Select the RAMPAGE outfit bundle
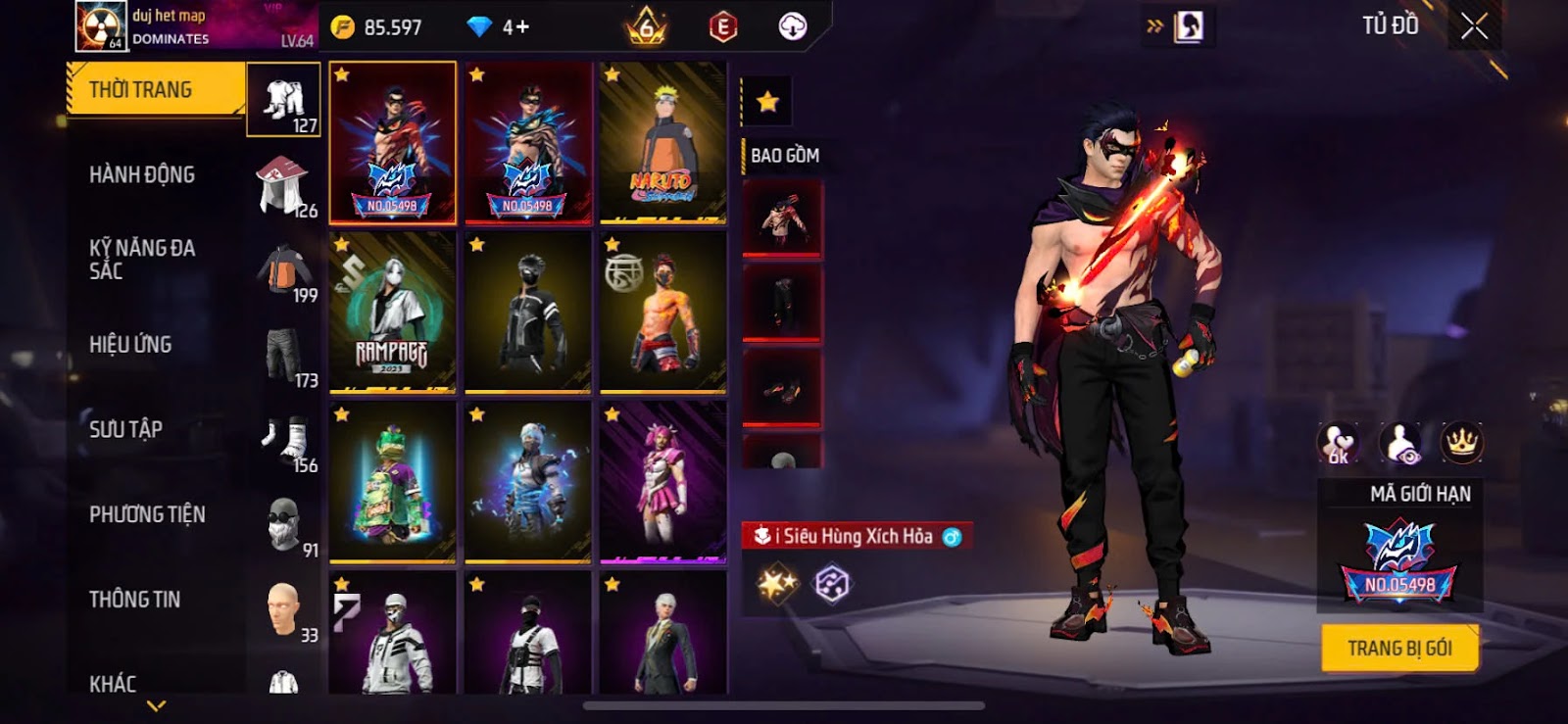Image resolution: width=1568 pixels, height=724 pixels. tap(392, 313)
